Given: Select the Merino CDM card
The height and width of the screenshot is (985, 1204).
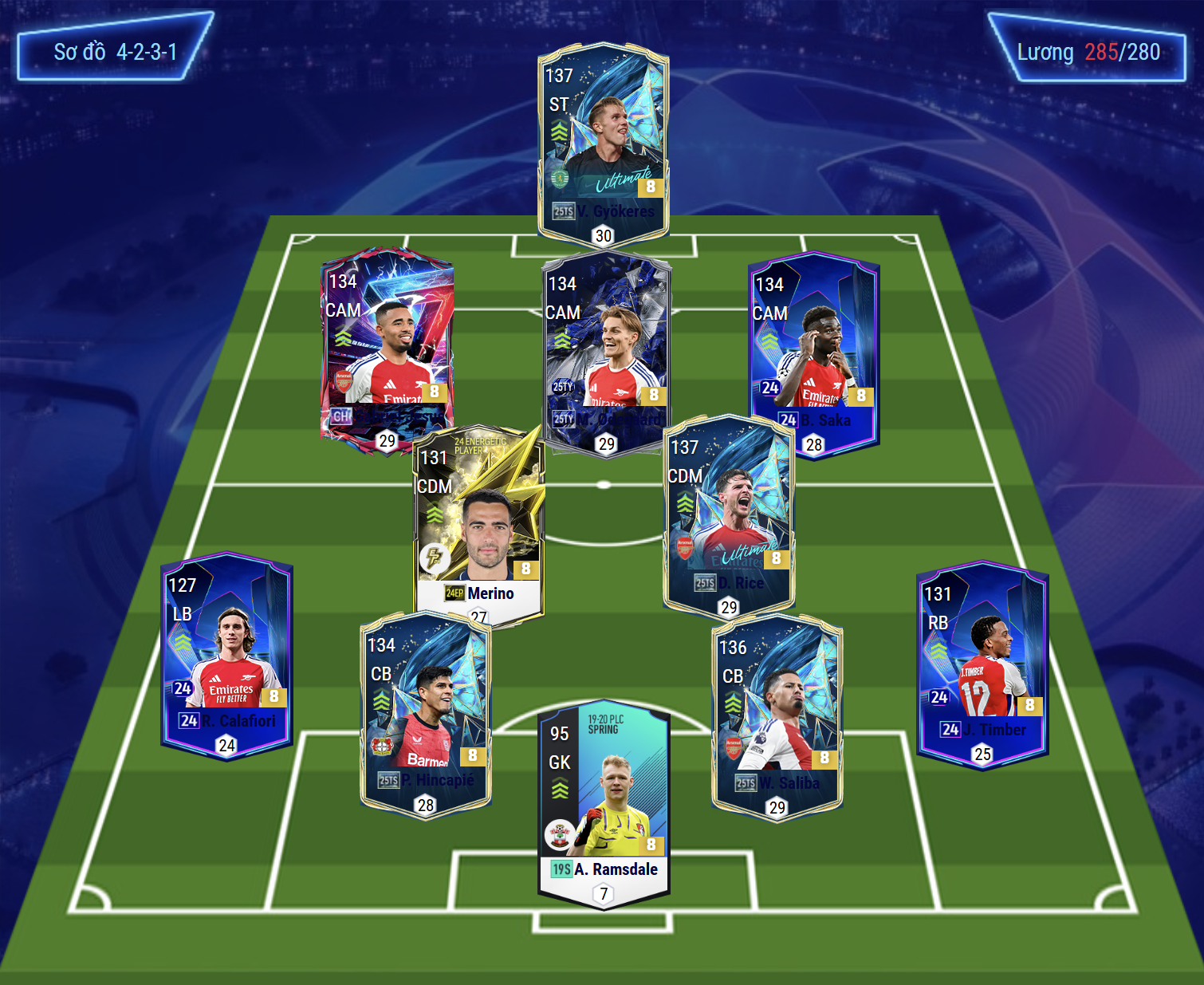Looking at the screenshot, I should pos(479,522).
